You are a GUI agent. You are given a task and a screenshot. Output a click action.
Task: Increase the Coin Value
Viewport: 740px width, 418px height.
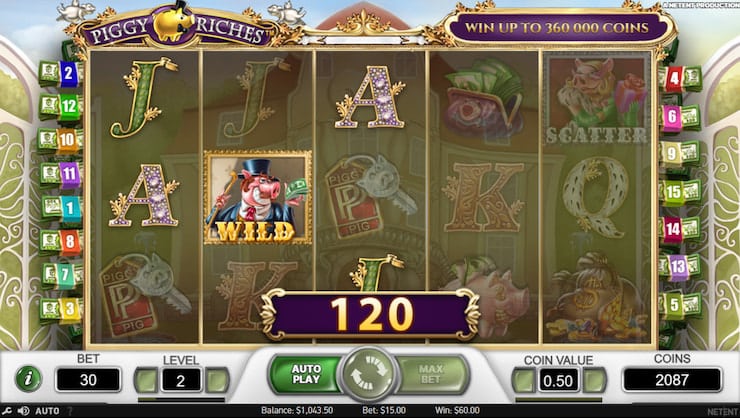[596, 380]
